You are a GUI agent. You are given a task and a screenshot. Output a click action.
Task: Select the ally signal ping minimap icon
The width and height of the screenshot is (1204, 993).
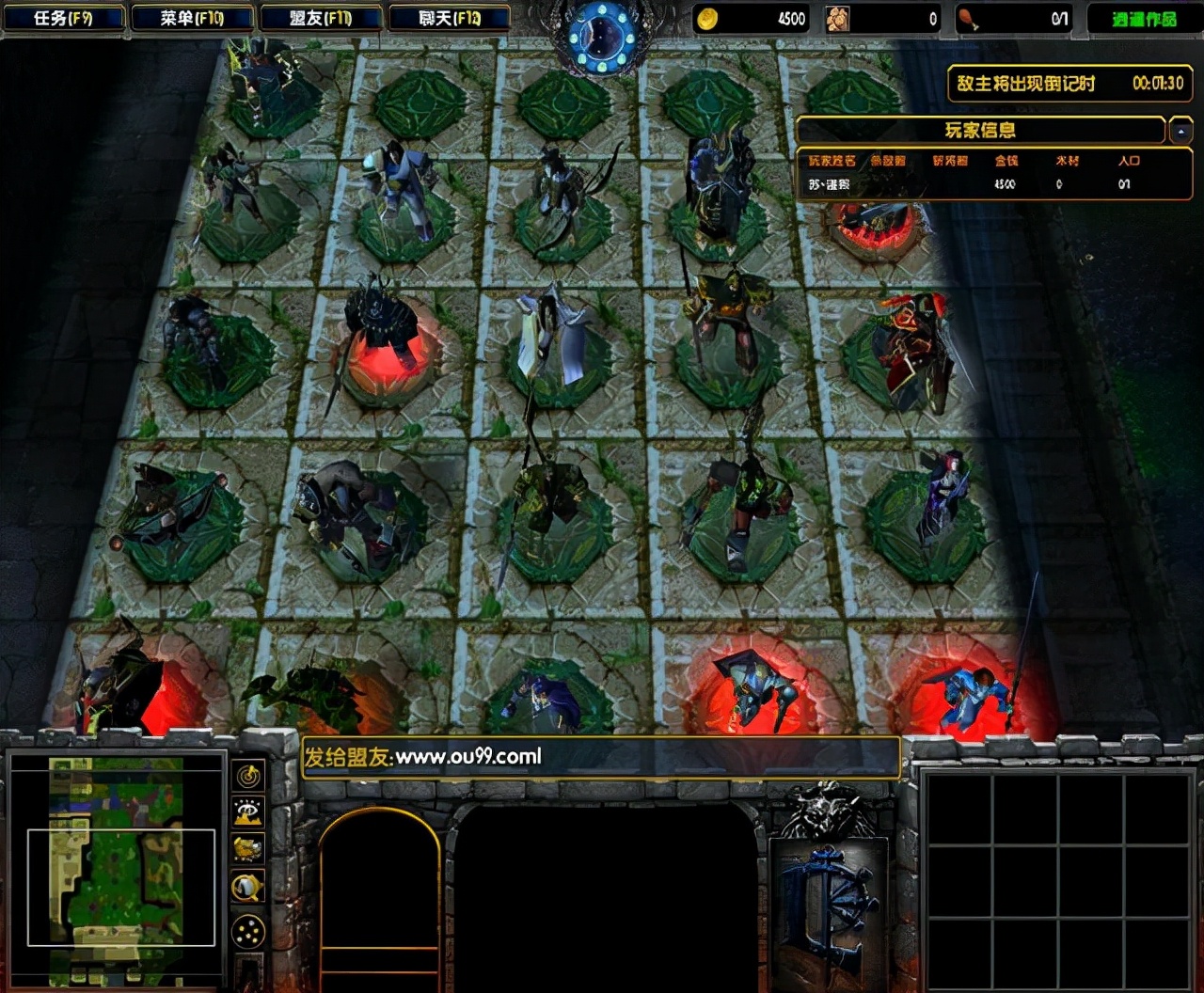(x=247, y=776)
